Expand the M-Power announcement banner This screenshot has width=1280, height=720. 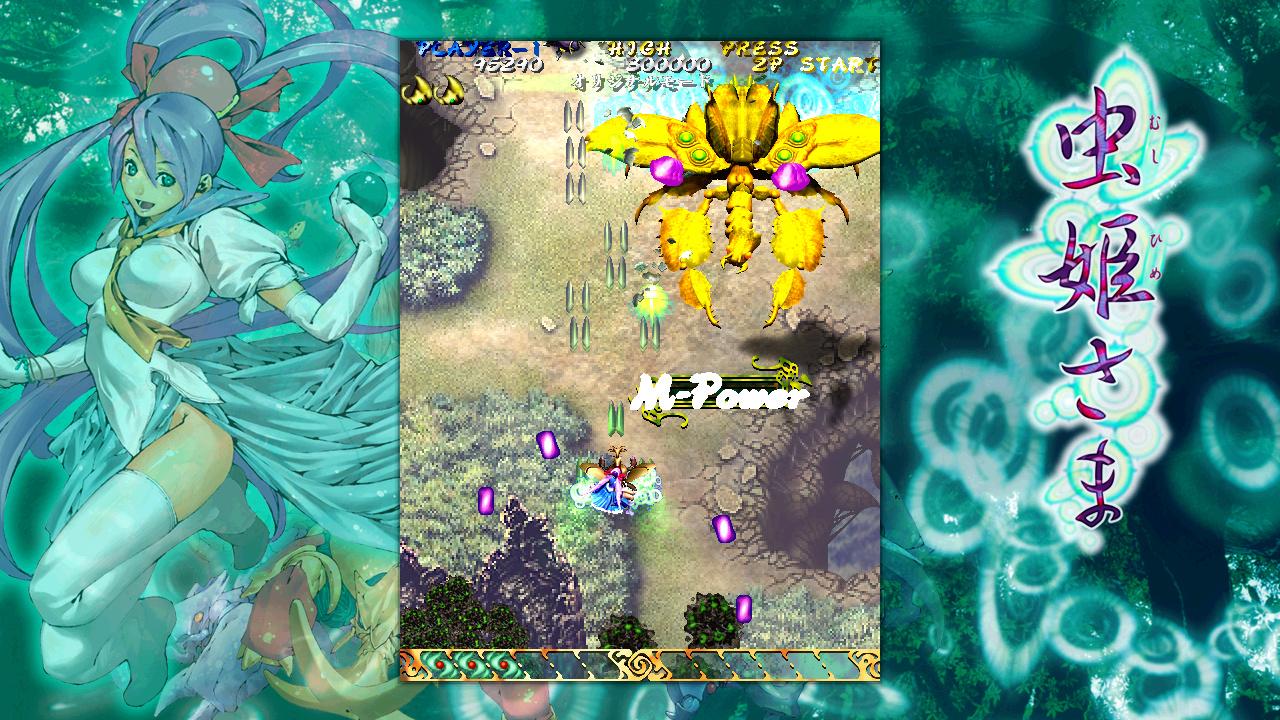coord(720,392)
